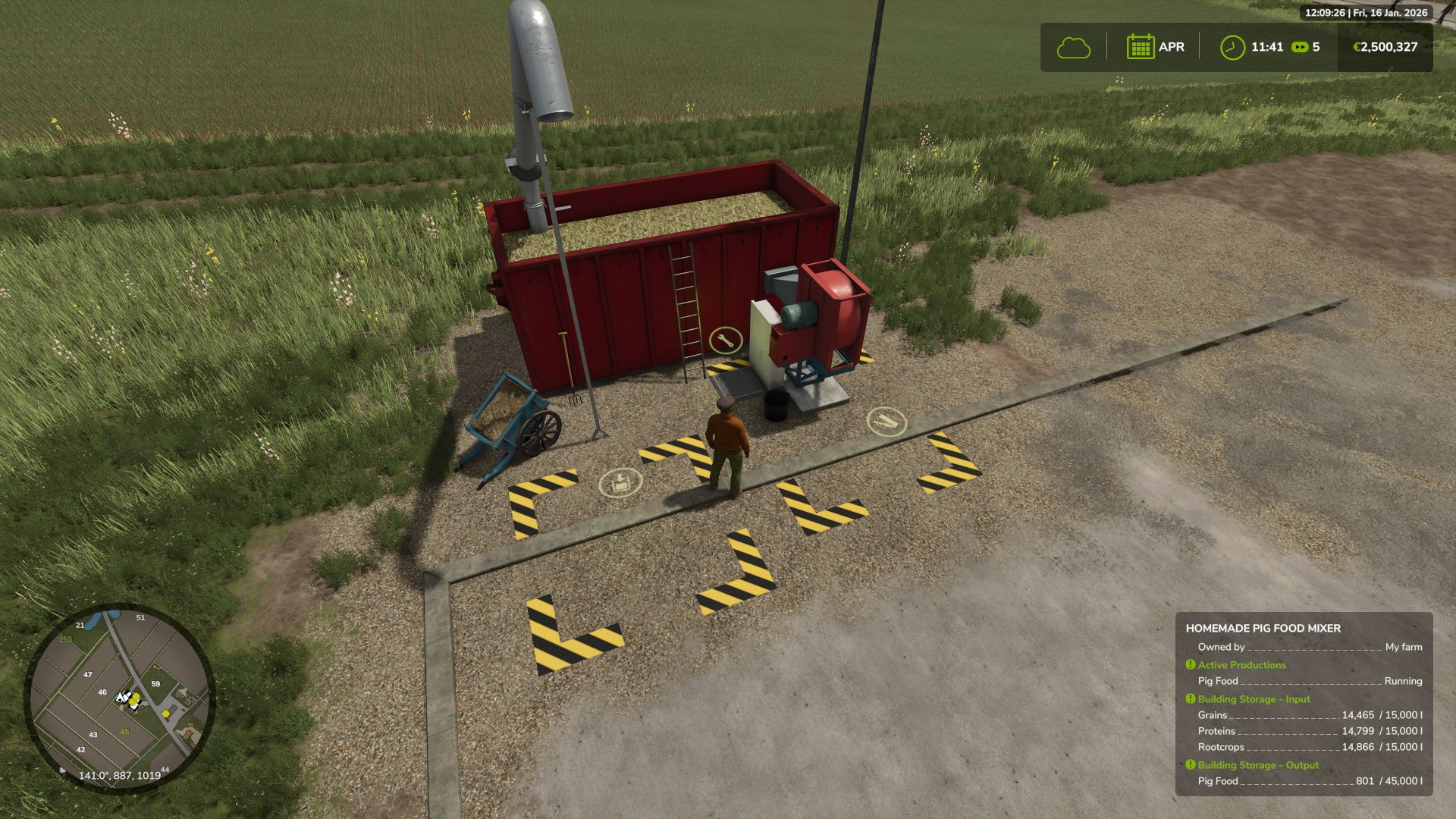Click the alert icon beside Building Storage - Input

(x=1190, y=699)
